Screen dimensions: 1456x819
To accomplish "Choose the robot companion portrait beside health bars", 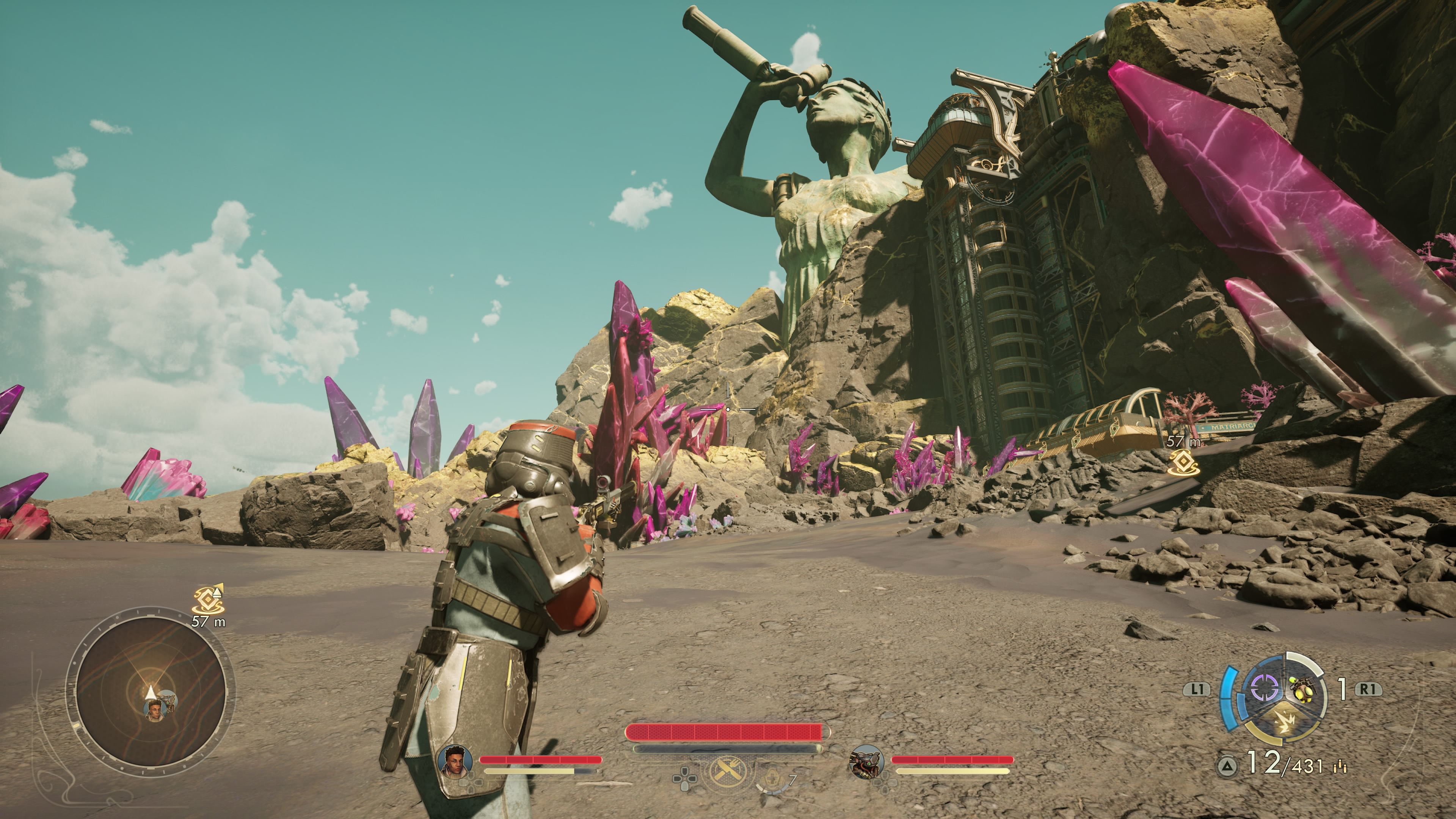I will click(x=866, y=761).
